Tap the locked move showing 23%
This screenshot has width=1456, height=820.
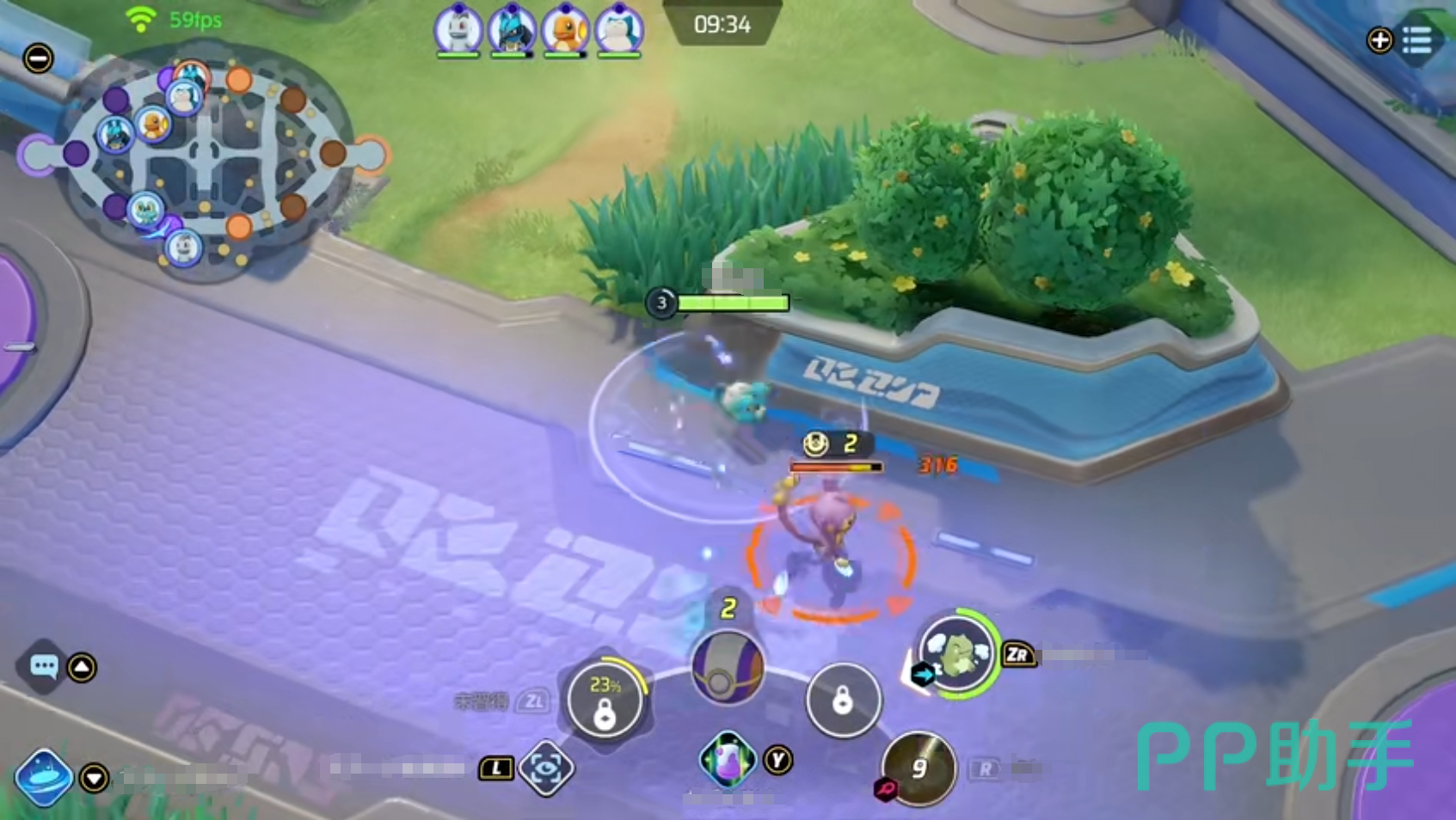click(605, 701)
